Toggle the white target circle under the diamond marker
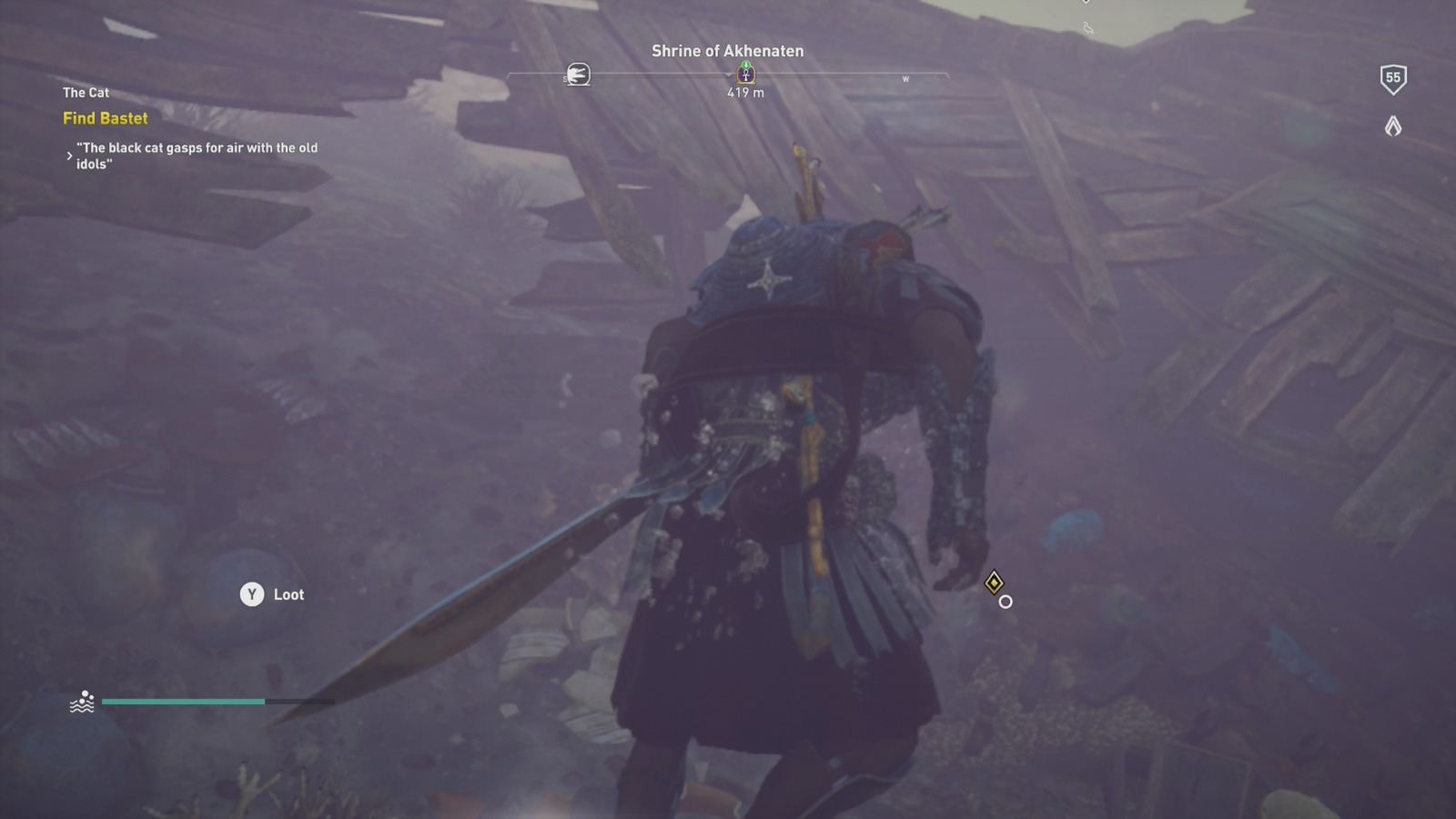Image resolution: width=1456 pixels, height=819 pixels. [x=1005, y=601]
